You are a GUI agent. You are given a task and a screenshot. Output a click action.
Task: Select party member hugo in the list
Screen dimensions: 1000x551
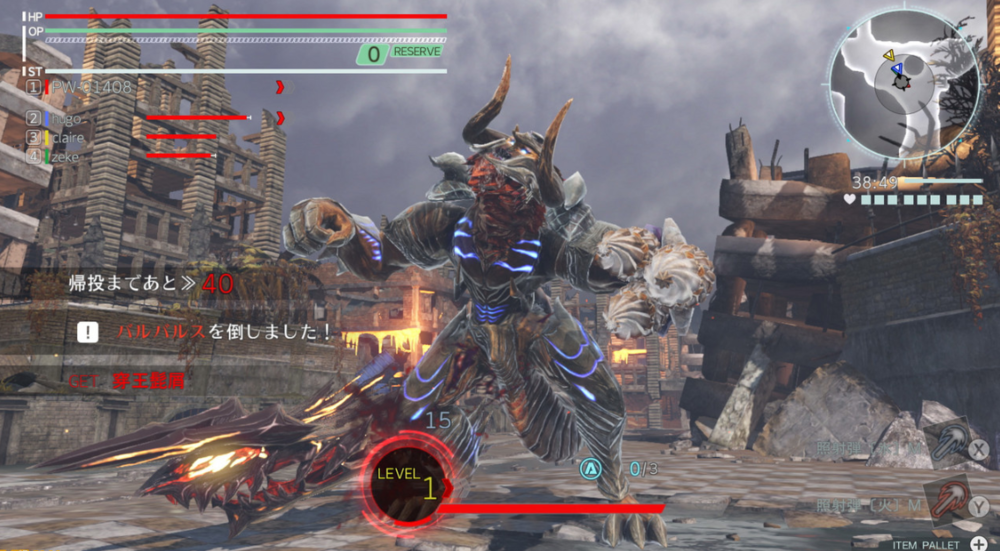click(x=68, y=118)
